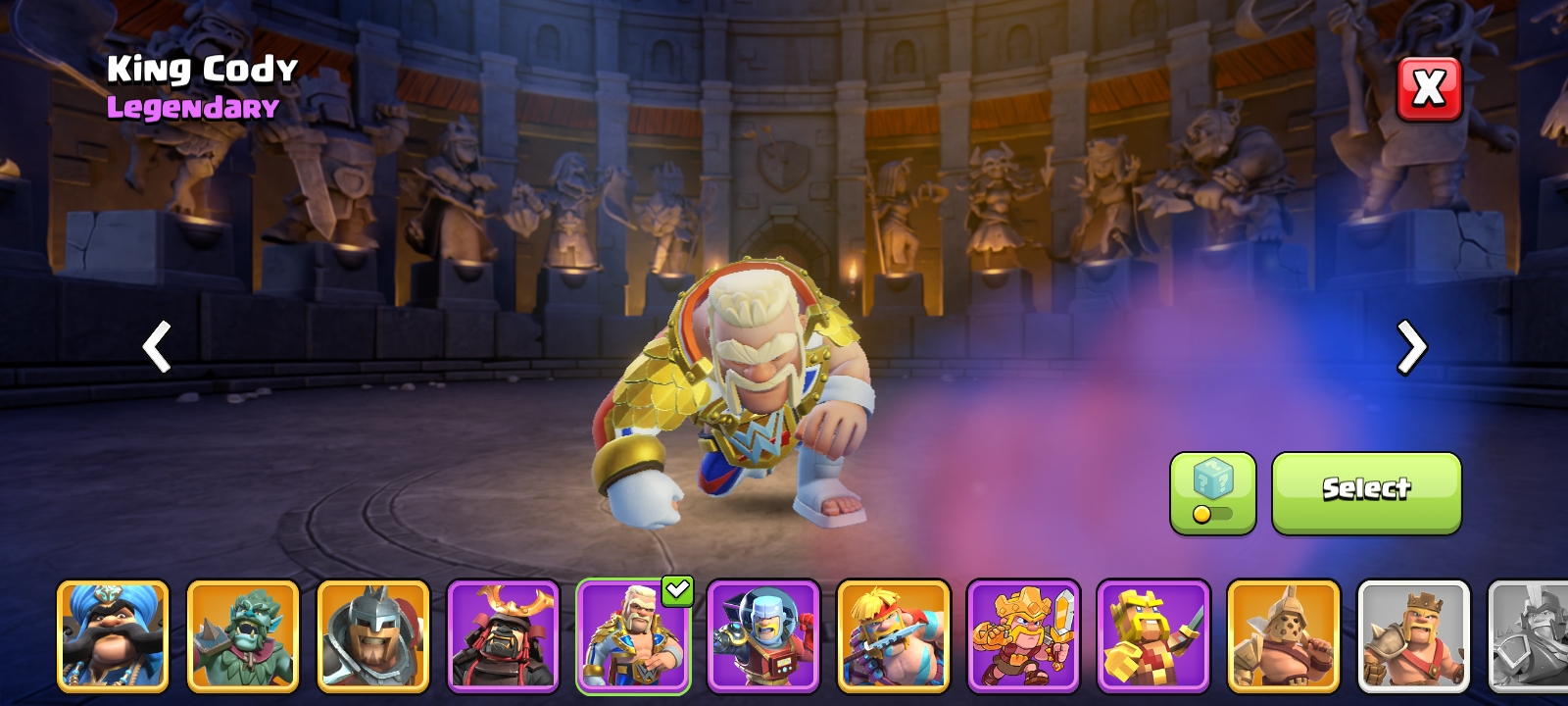This screenshot has height=706, width=1568.
Task: Choose the blue turban king skin
Action: (113, 635)
